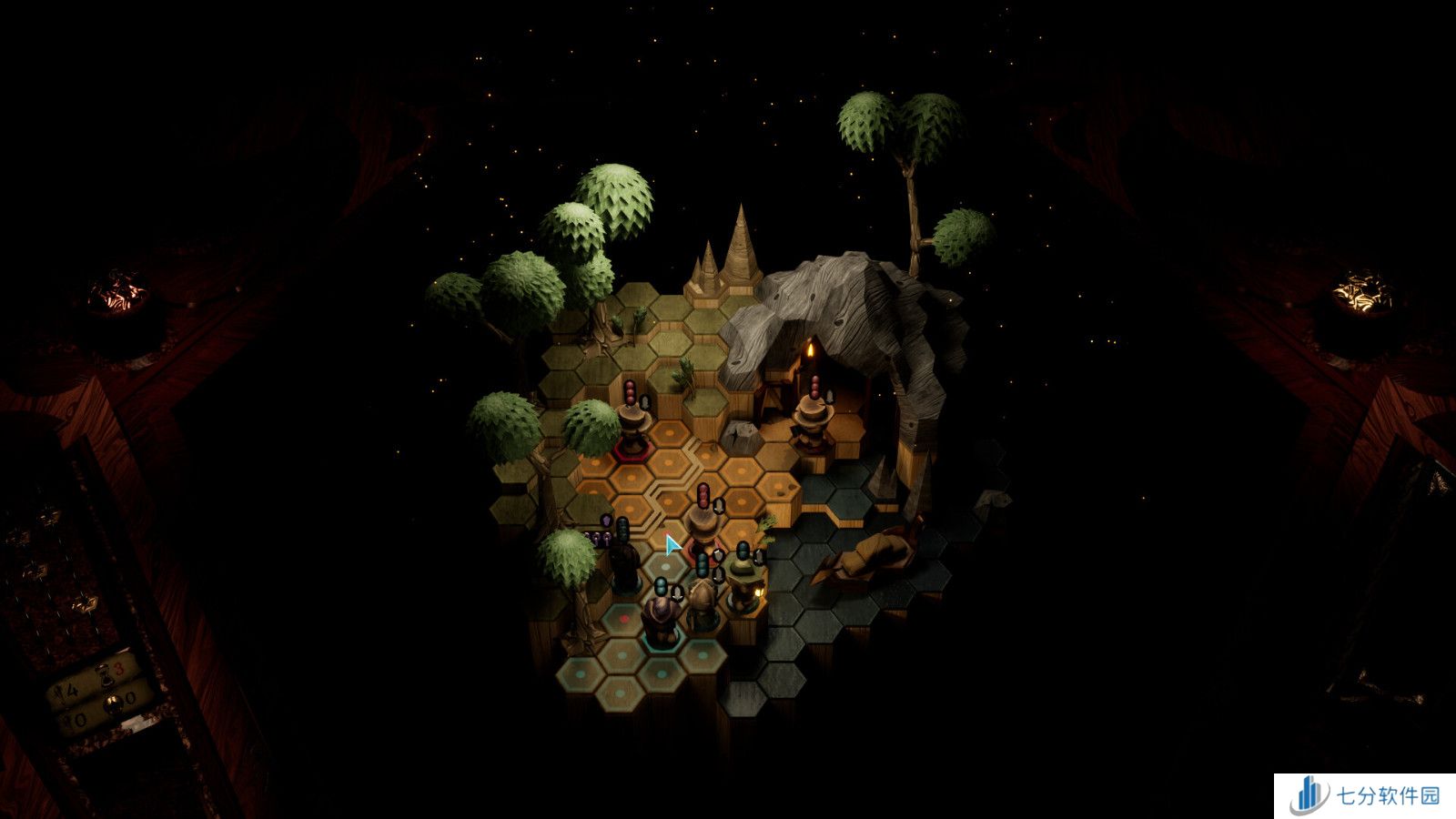Pick the helmeted figurine between your units
Image resolution: width=1456 pixels, height=819 pixels.
coord(702,605)
